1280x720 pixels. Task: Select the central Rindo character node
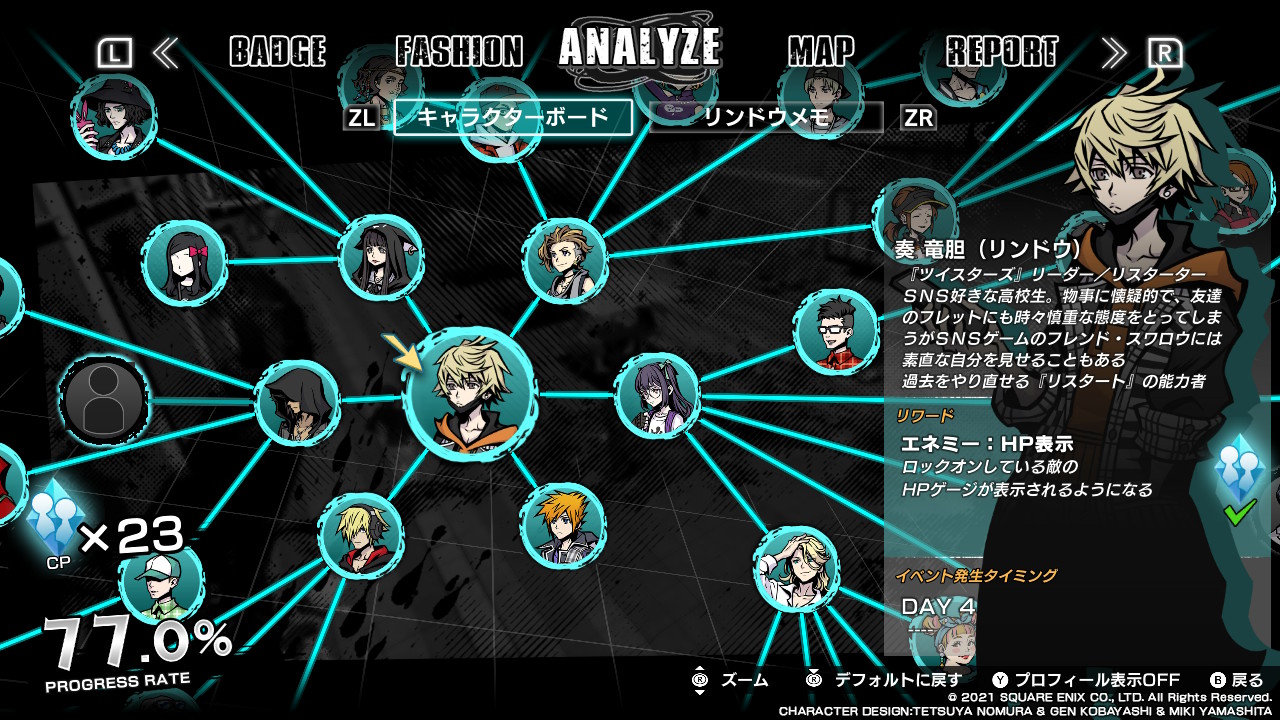pos(469,393)
